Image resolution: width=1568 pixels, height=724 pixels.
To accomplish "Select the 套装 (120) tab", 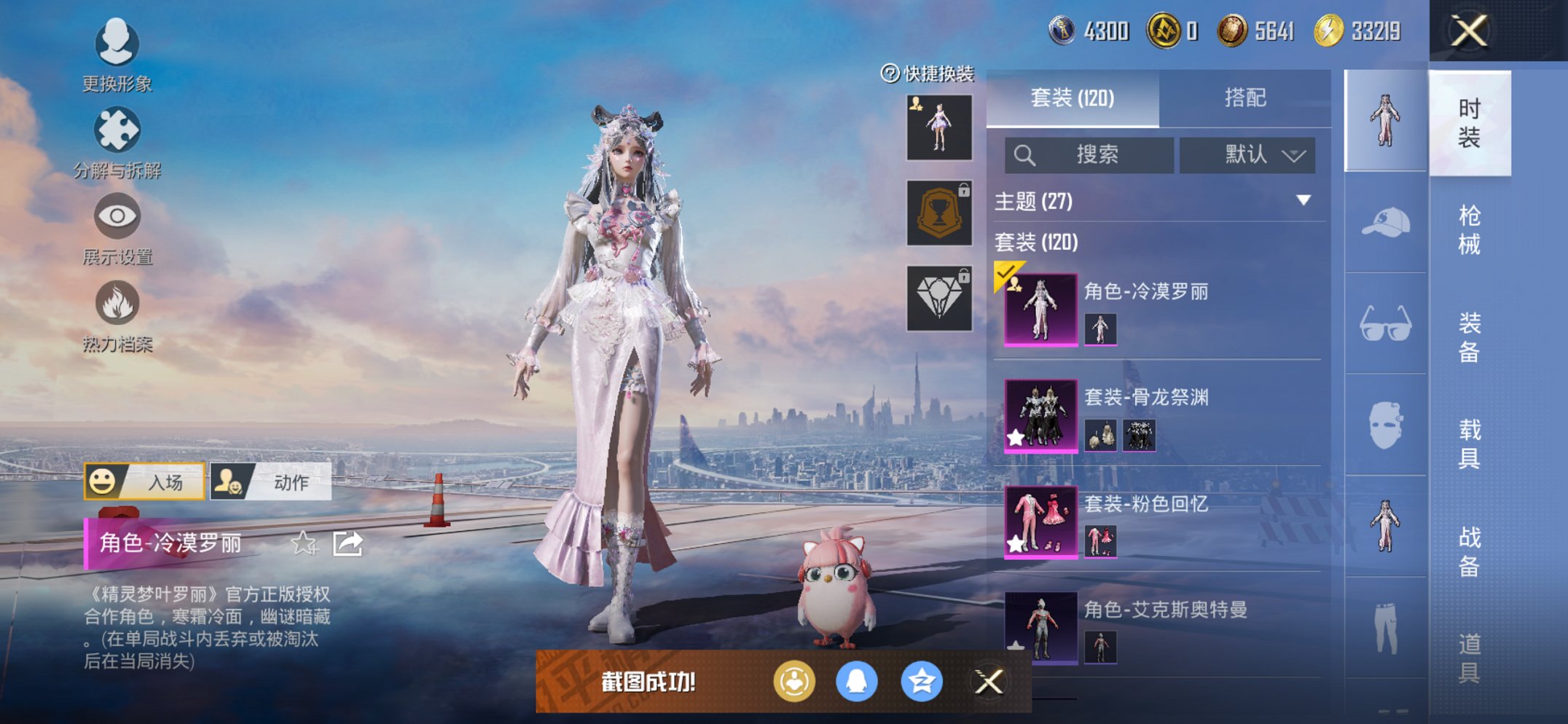I will (x=1072, y=98).
